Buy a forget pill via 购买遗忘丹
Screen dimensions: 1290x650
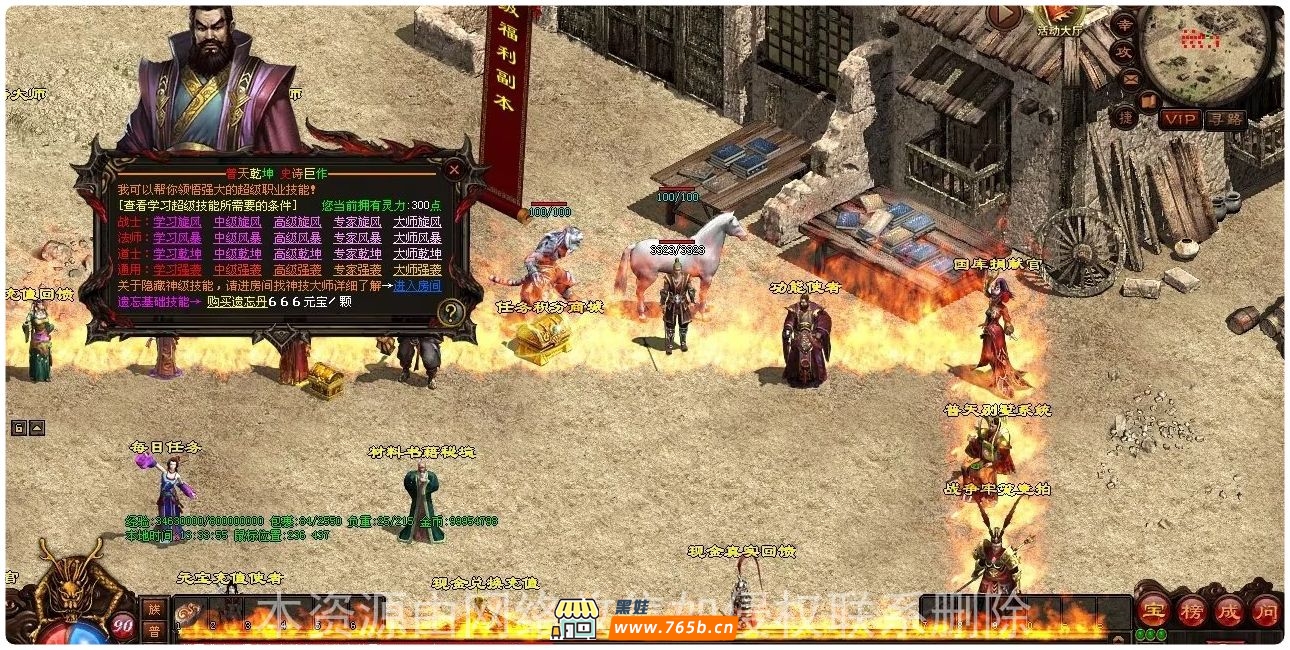236,301
